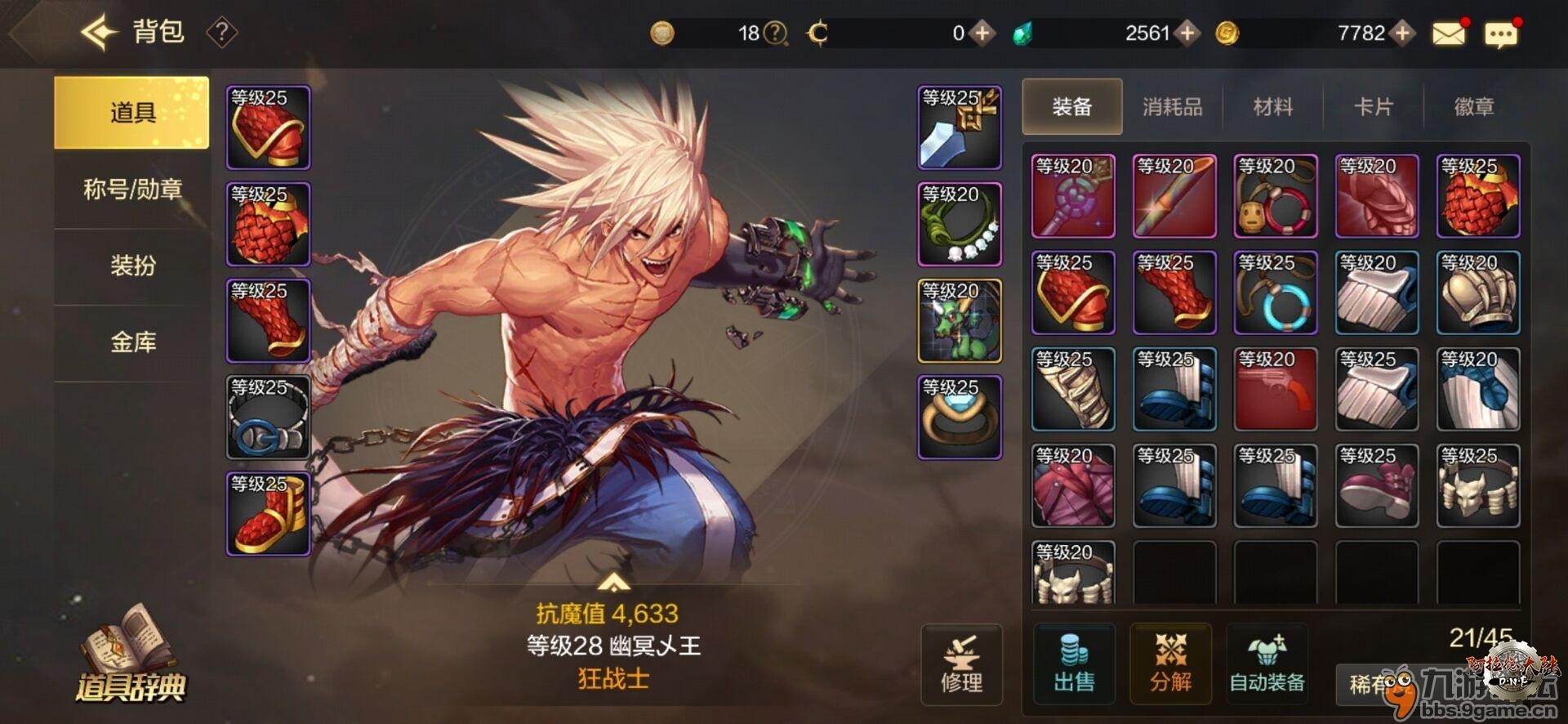
Task: Open the 卡片 tab
Action: click(1373, 107)
